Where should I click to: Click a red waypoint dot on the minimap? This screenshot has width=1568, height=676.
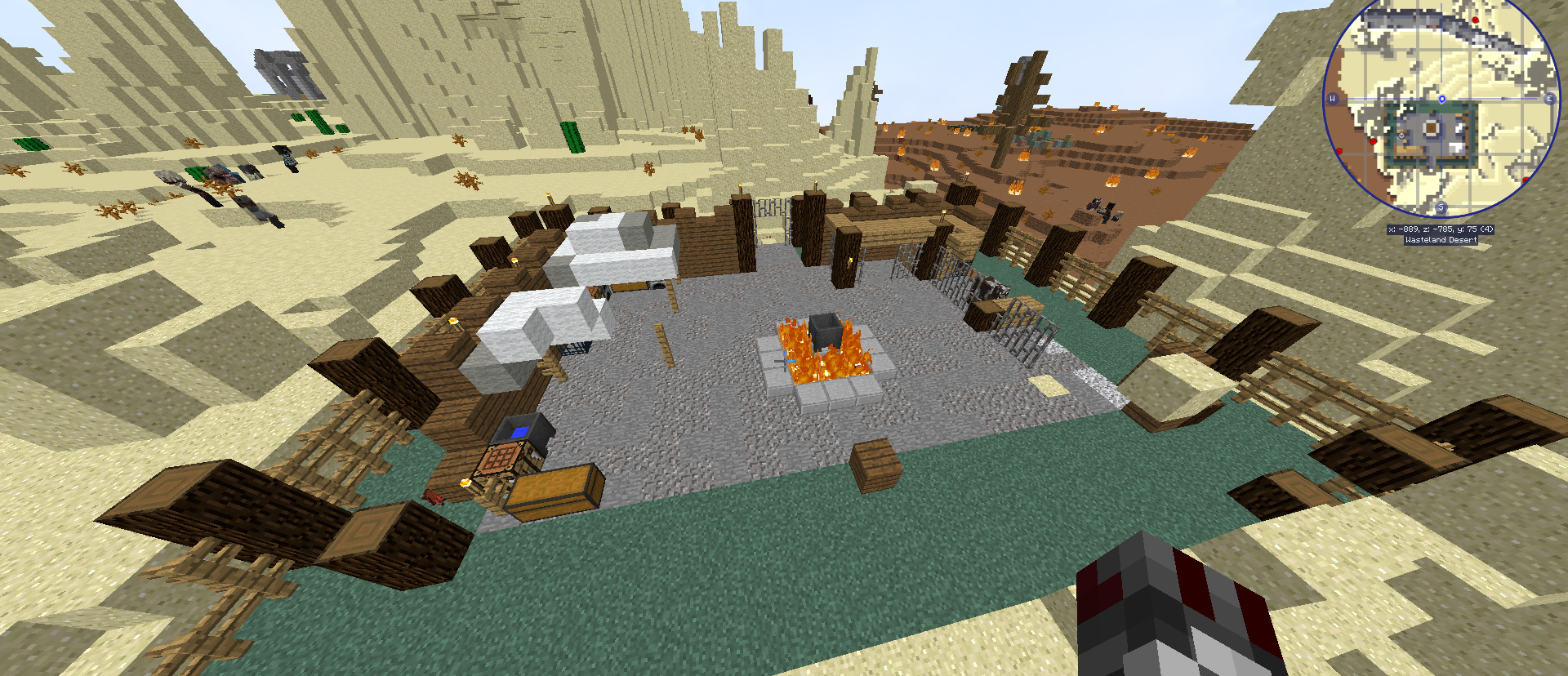tap(1373, 142)
